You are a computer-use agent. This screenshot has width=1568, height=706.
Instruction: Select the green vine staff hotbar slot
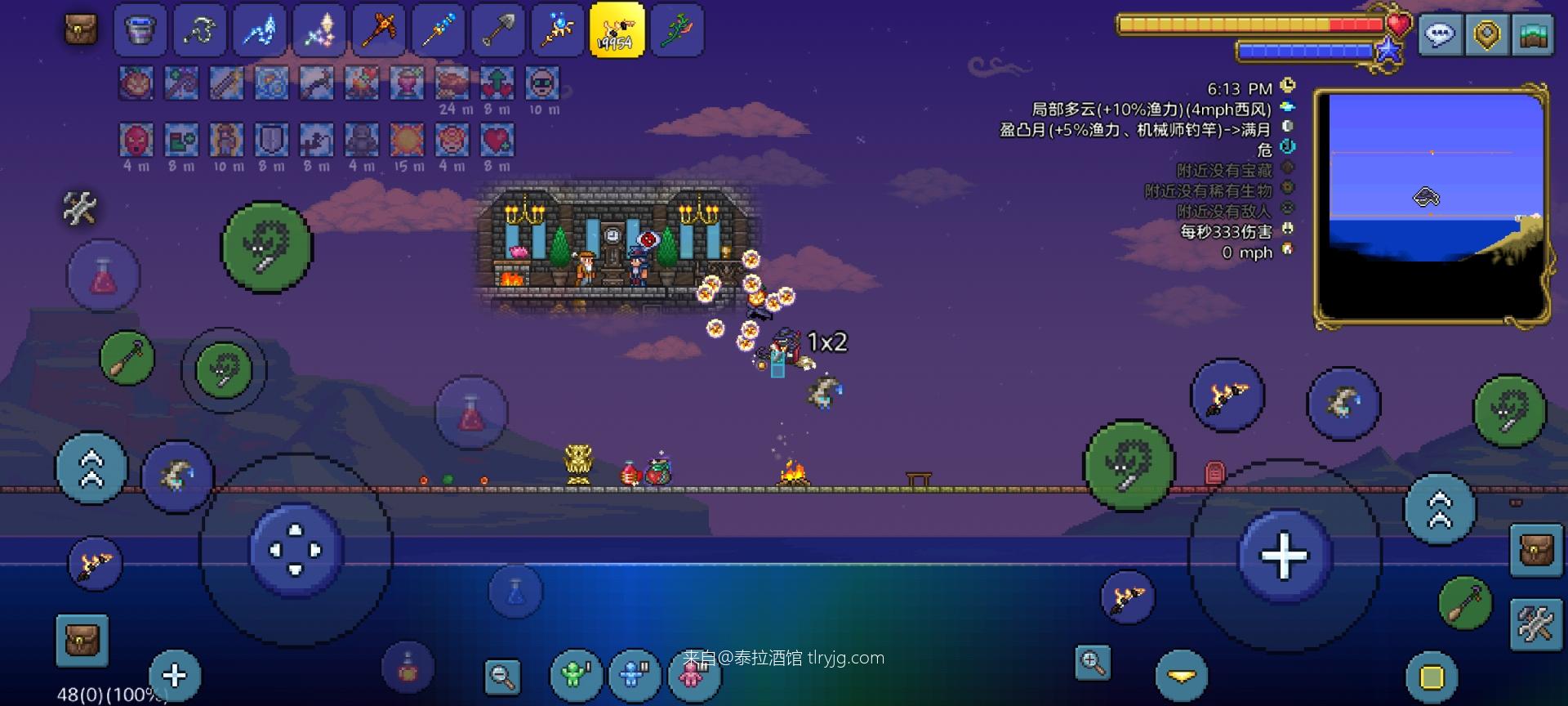pyautogui.click(x=676, y=30)
